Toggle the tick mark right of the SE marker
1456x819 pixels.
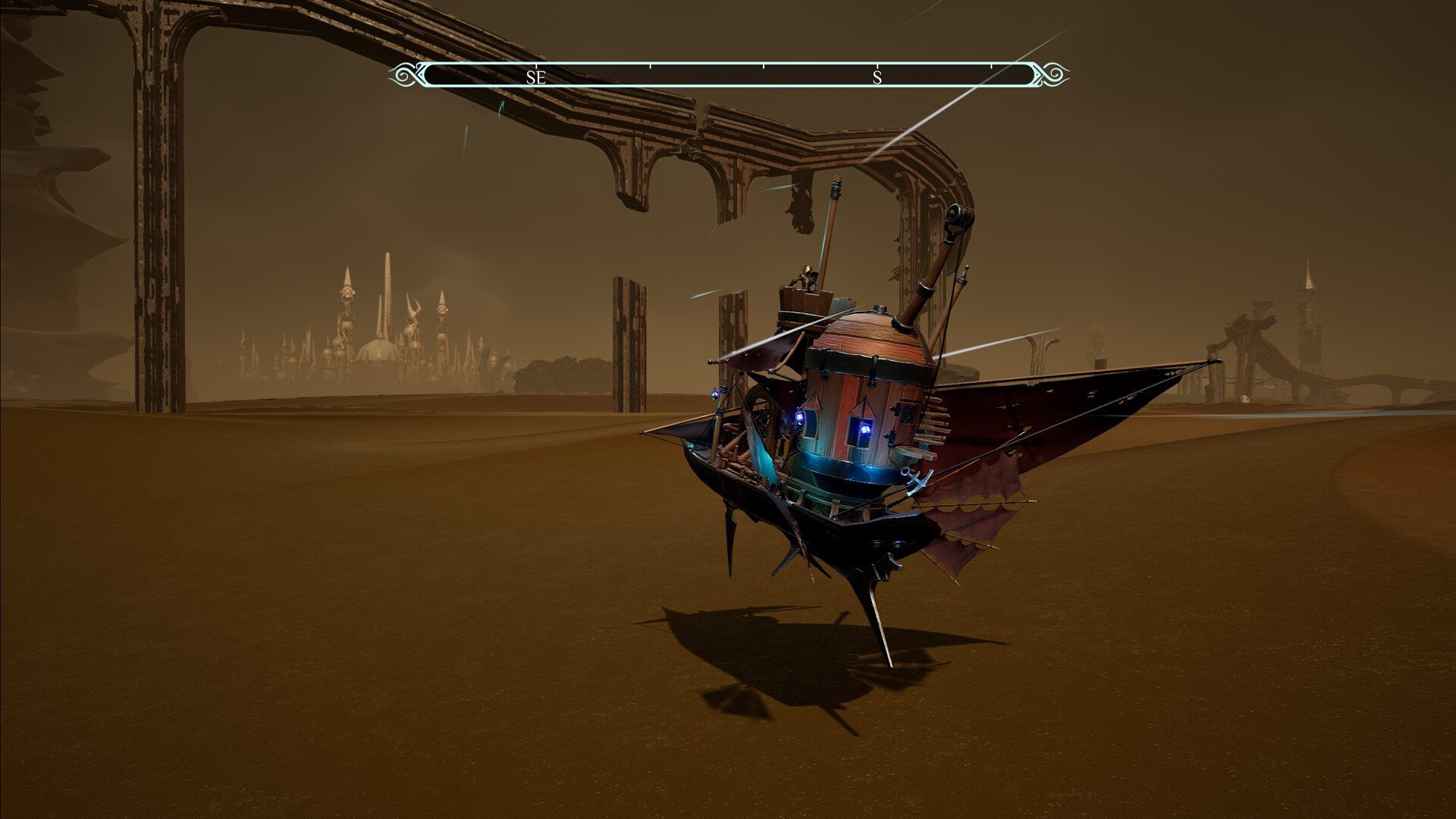pos(648,68)
